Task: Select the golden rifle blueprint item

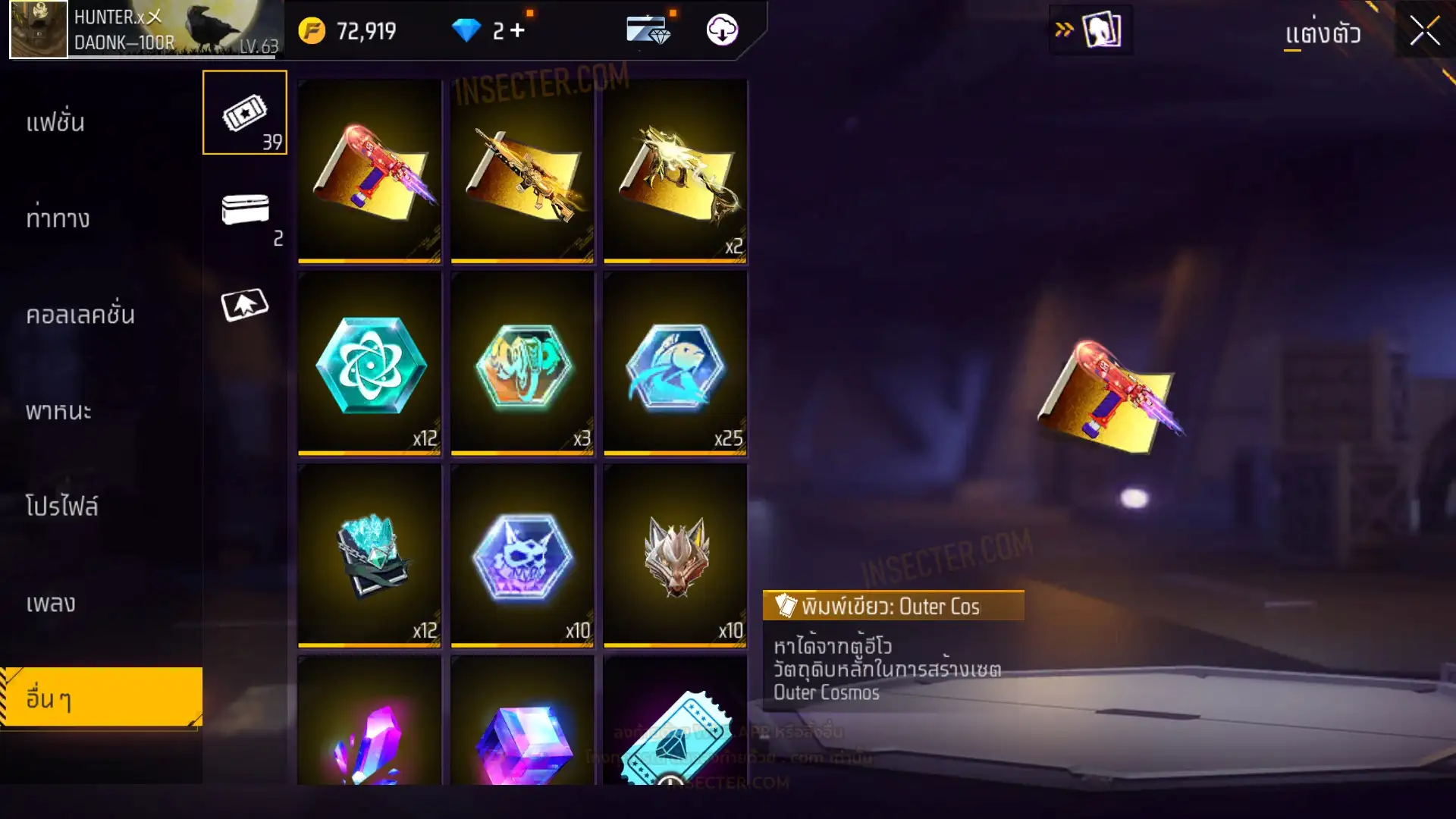Action: pos(522,171)
